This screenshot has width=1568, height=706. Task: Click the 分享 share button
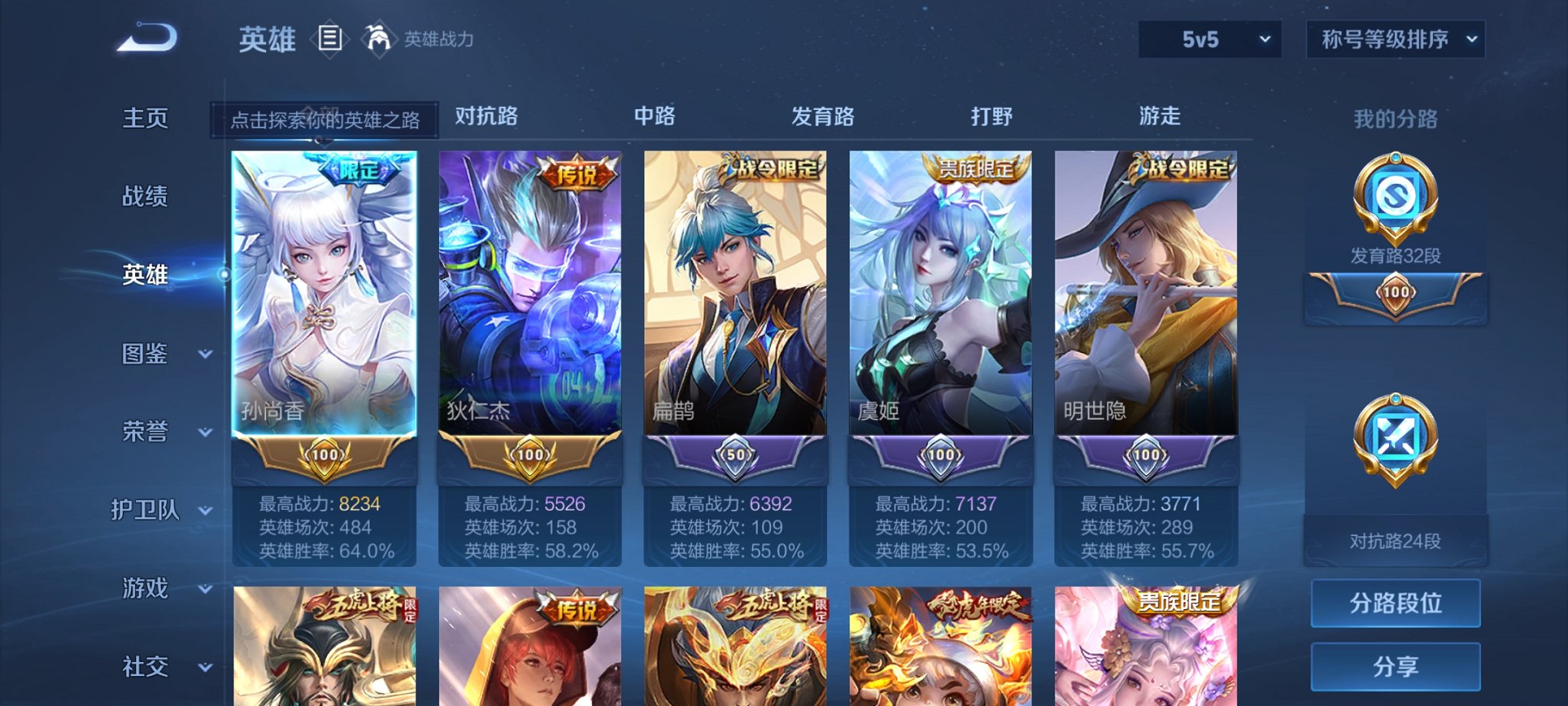pyautogui.click(x=1395, y=668)
